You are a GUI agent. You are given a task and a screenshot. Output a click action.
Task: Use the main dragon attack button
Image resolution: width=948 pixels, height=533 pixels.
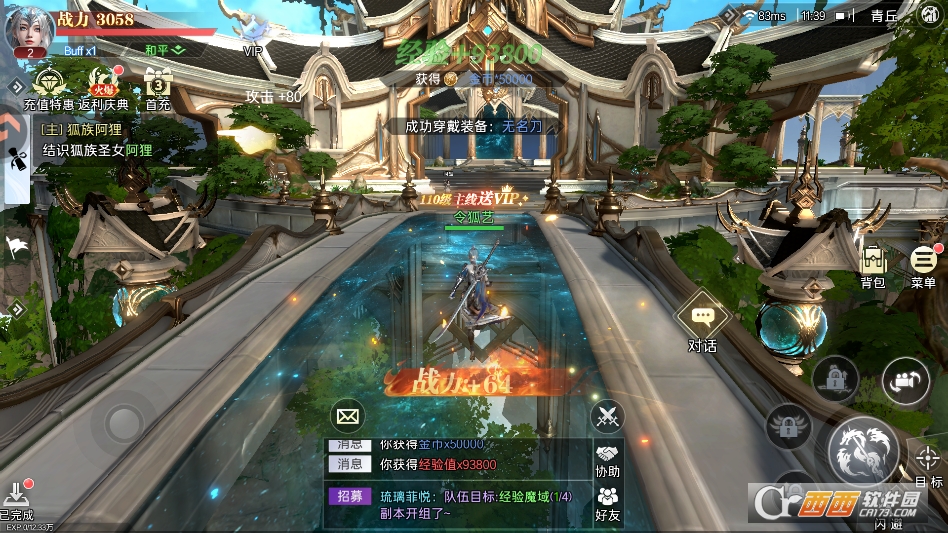(863, 449)
